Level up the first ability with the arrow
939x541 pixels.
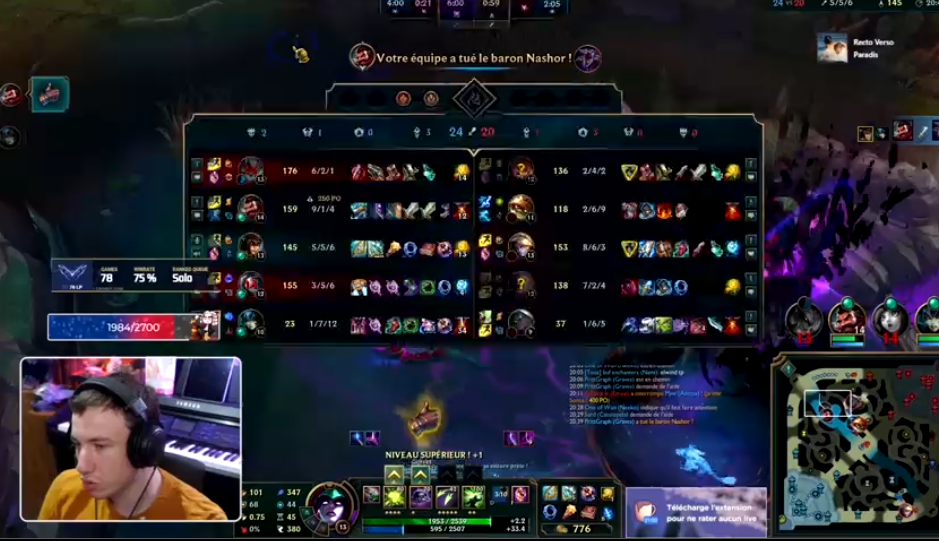394,474
